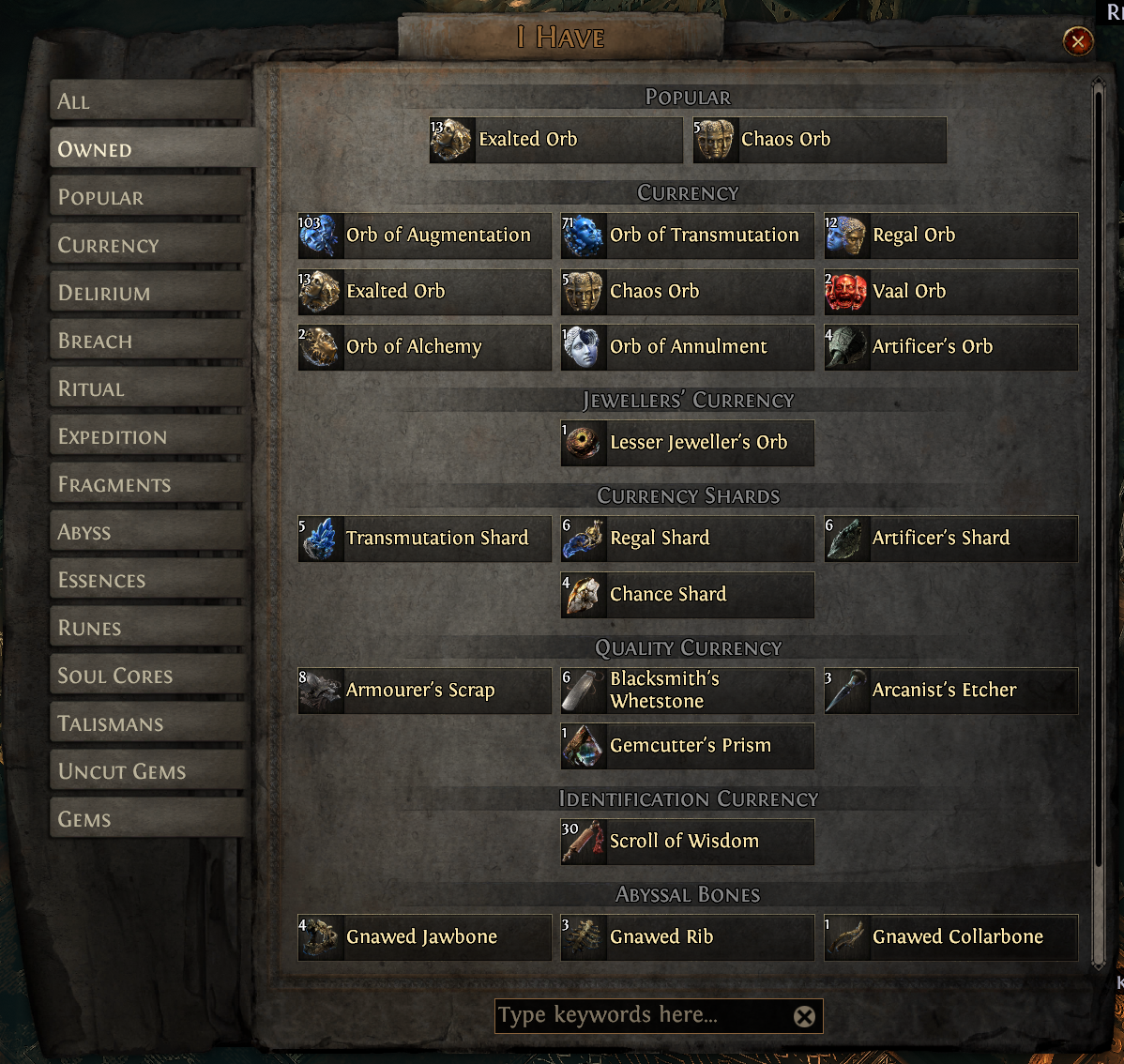Switch to the All category tab
The image size is (1124, 1064).
(150, 101)
